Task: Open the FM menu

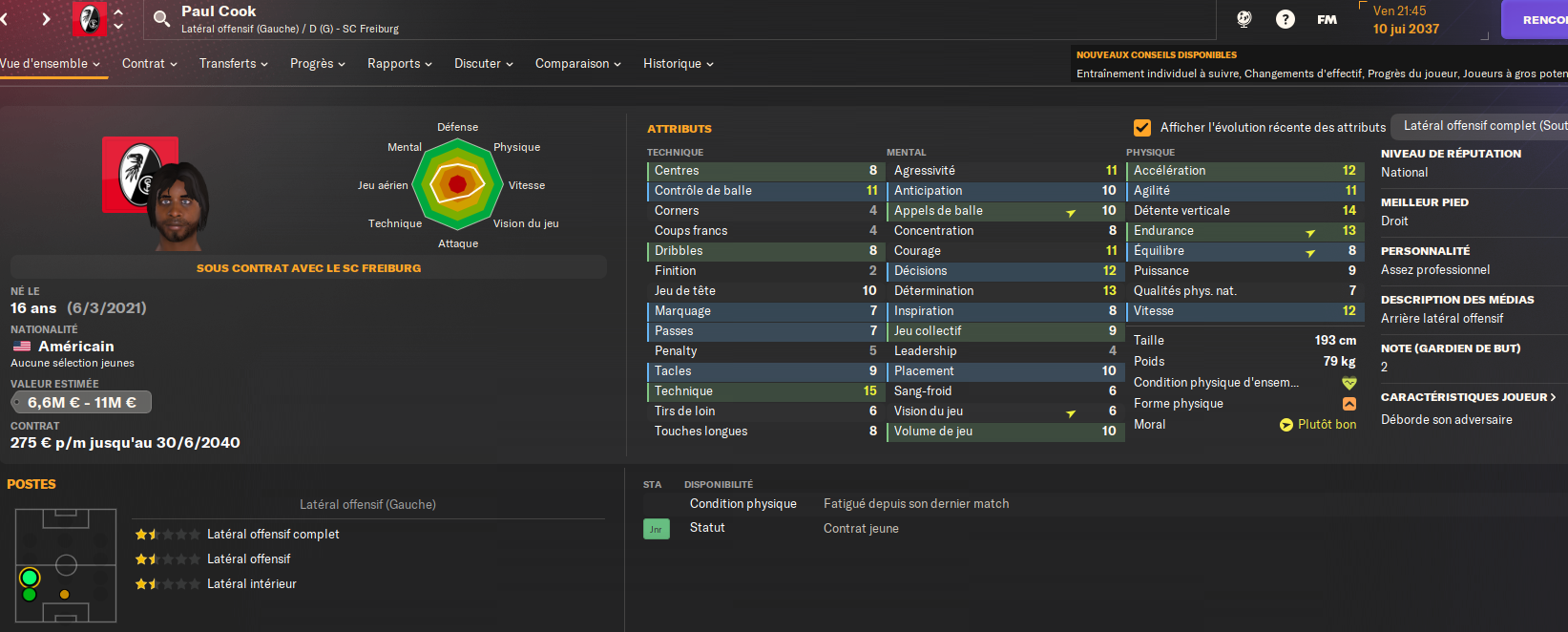Action: pos(1327,19)
